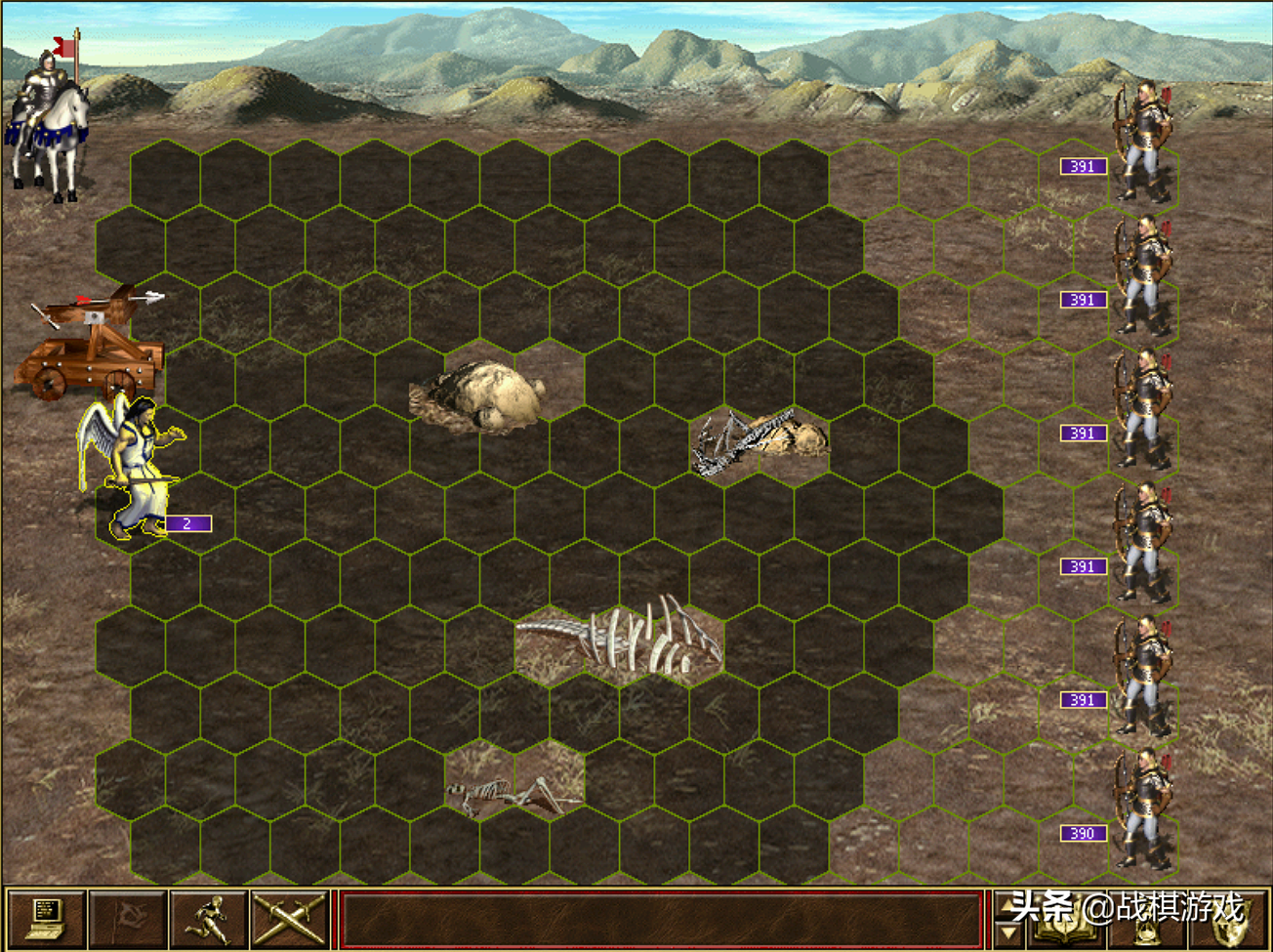Target the enemy archer stack numbered 390
The width and height of the screenshot is (1273, 952).
click(1144, 810)
